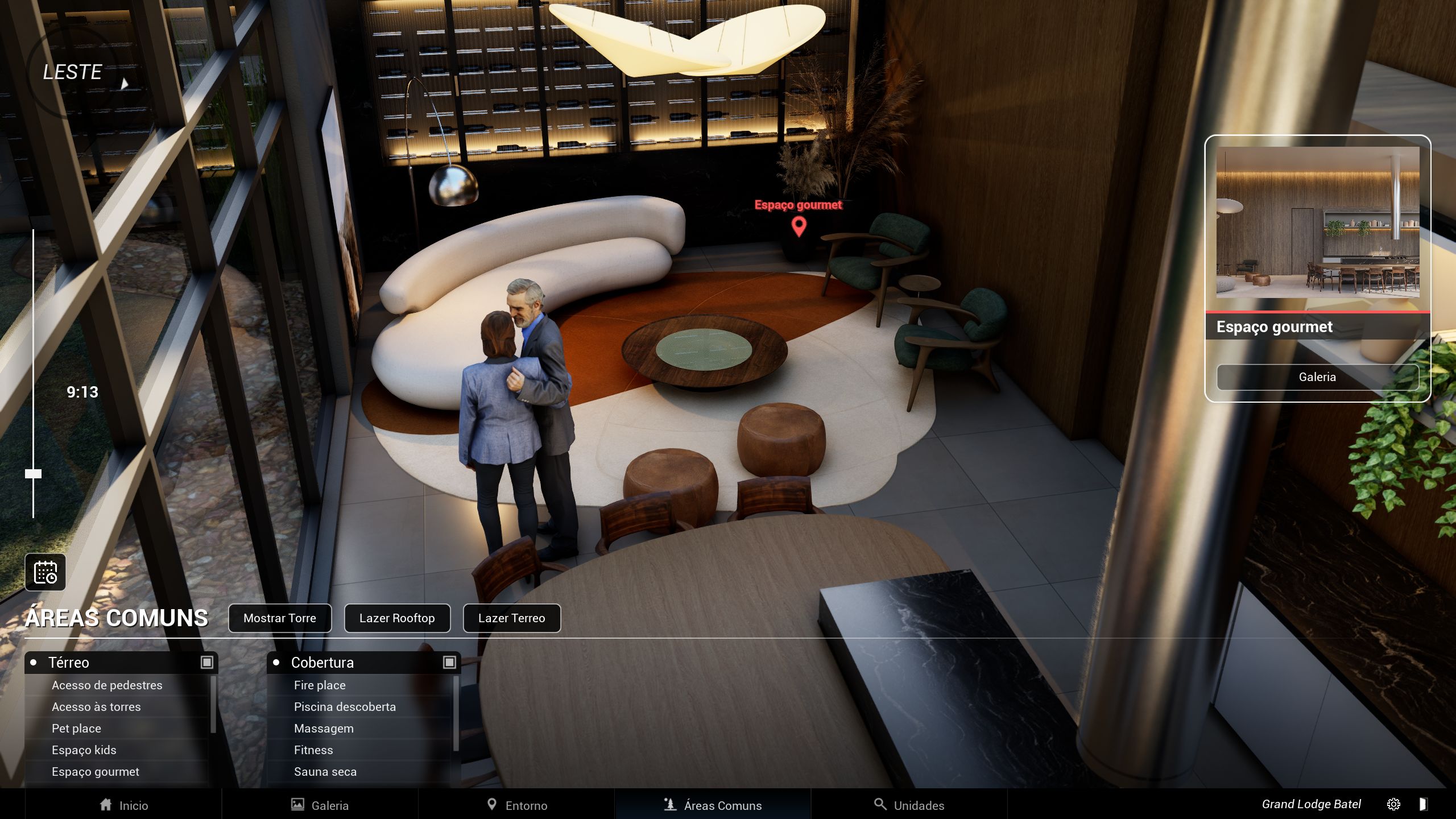
Task: Collapse the Térreo list panel
Action: click(x=207, y=663)
